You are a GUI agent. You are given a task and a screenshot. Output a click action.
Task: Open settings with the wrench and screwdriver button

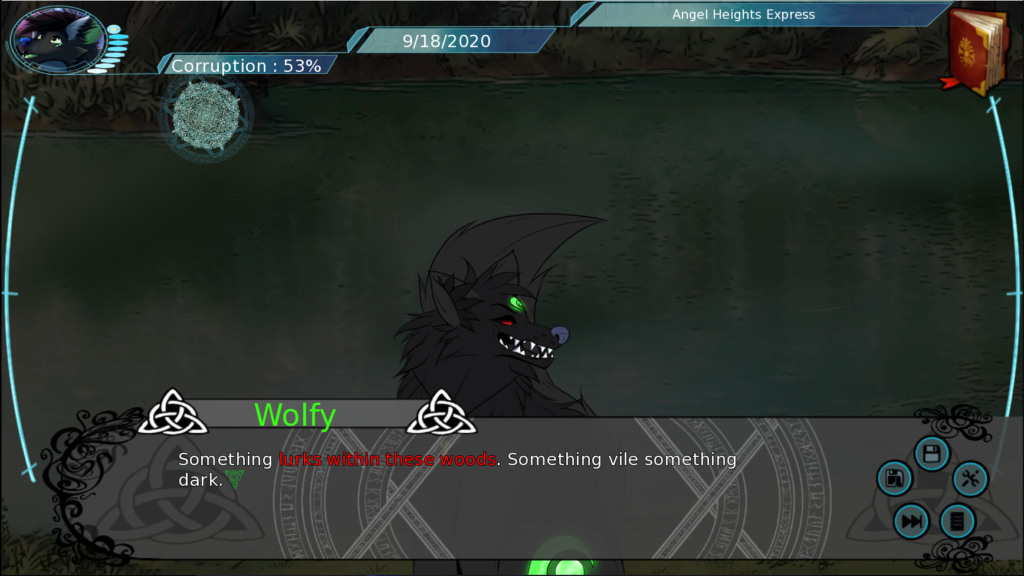pos(969,479)
